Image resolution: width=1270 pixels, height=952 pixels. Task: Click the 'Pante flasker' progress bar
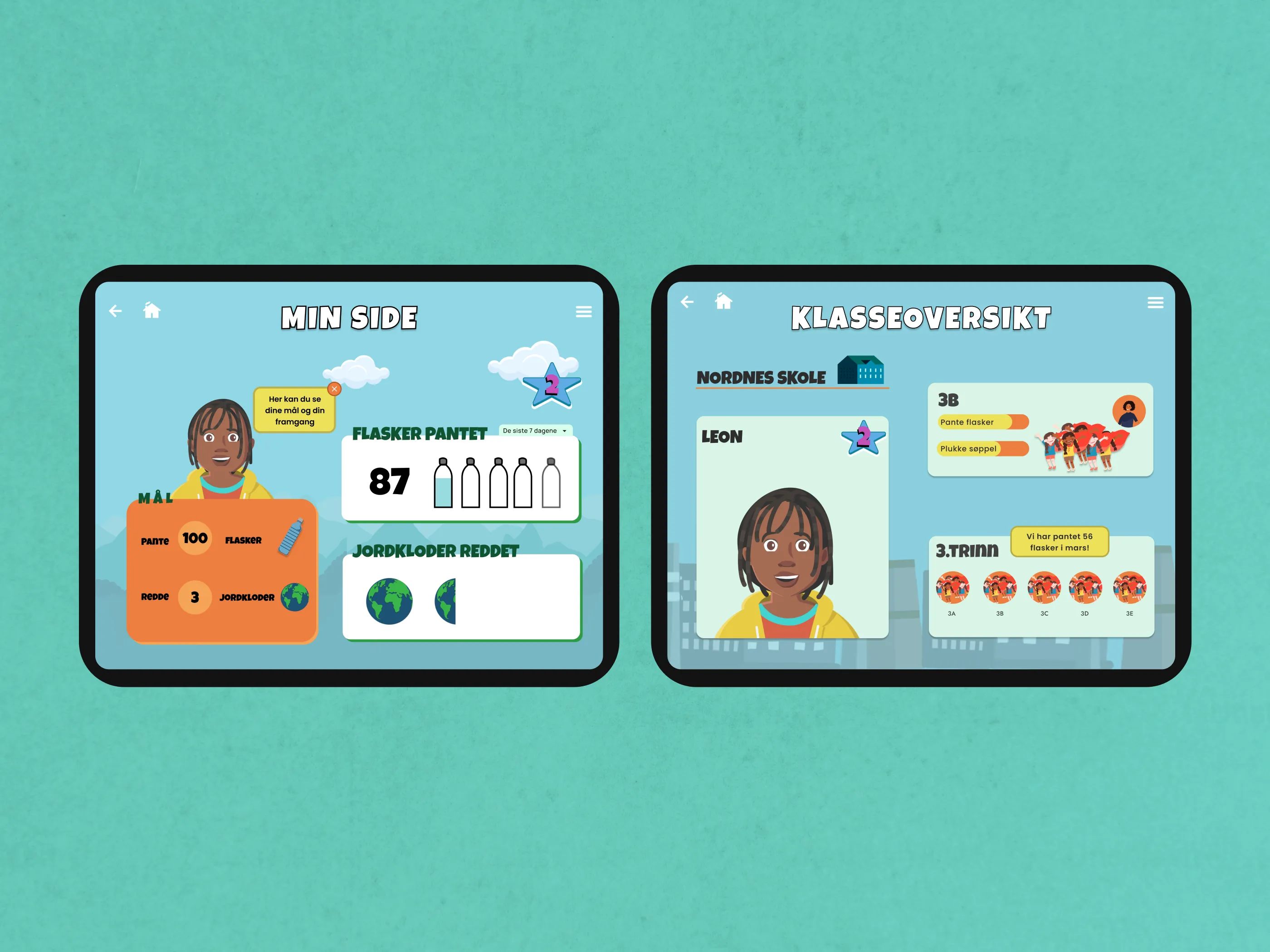coord(982,422)
